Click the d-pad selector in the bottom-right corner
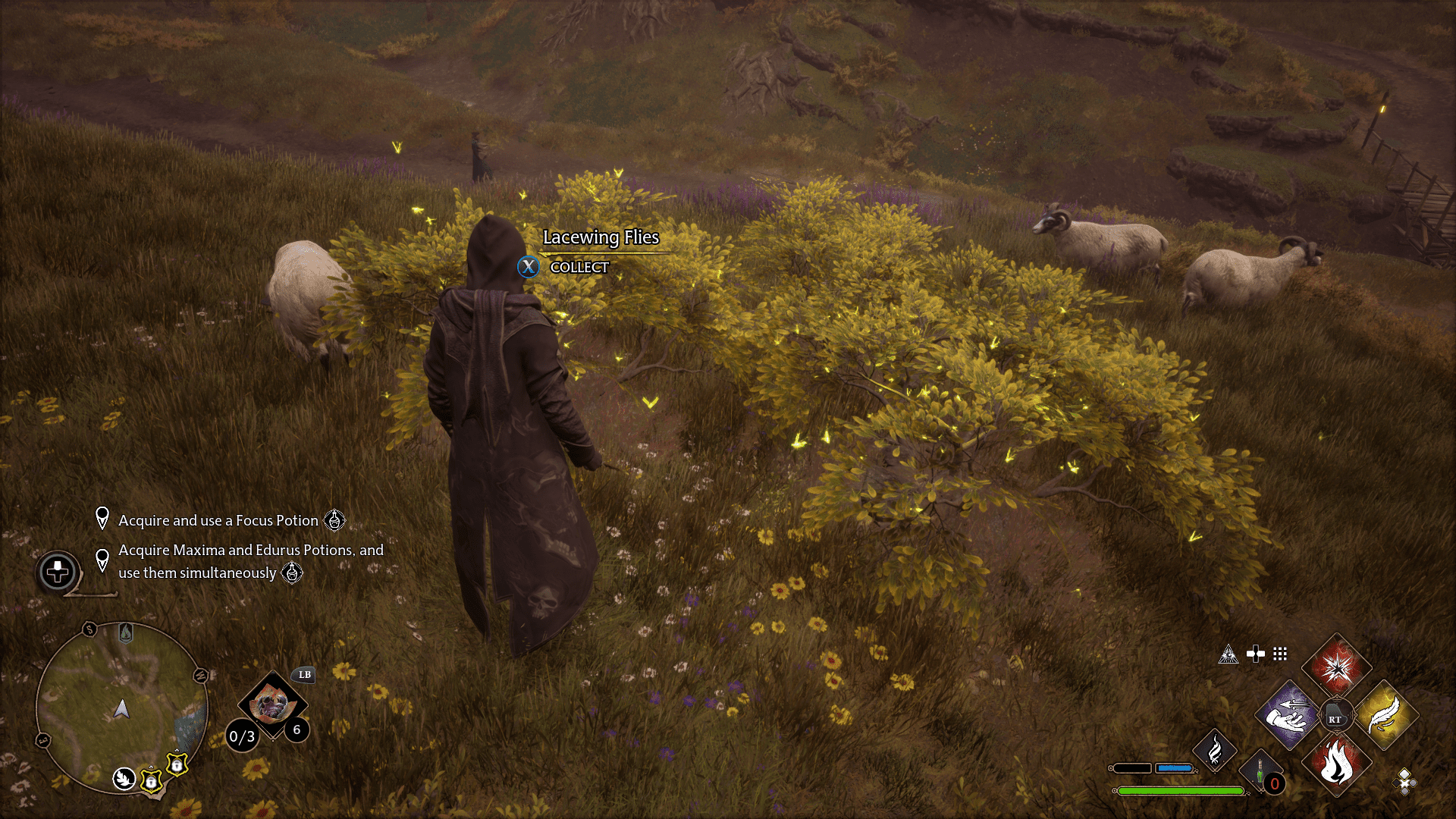The height and width of the screenshot is (819, 1456). (1404, 784)
